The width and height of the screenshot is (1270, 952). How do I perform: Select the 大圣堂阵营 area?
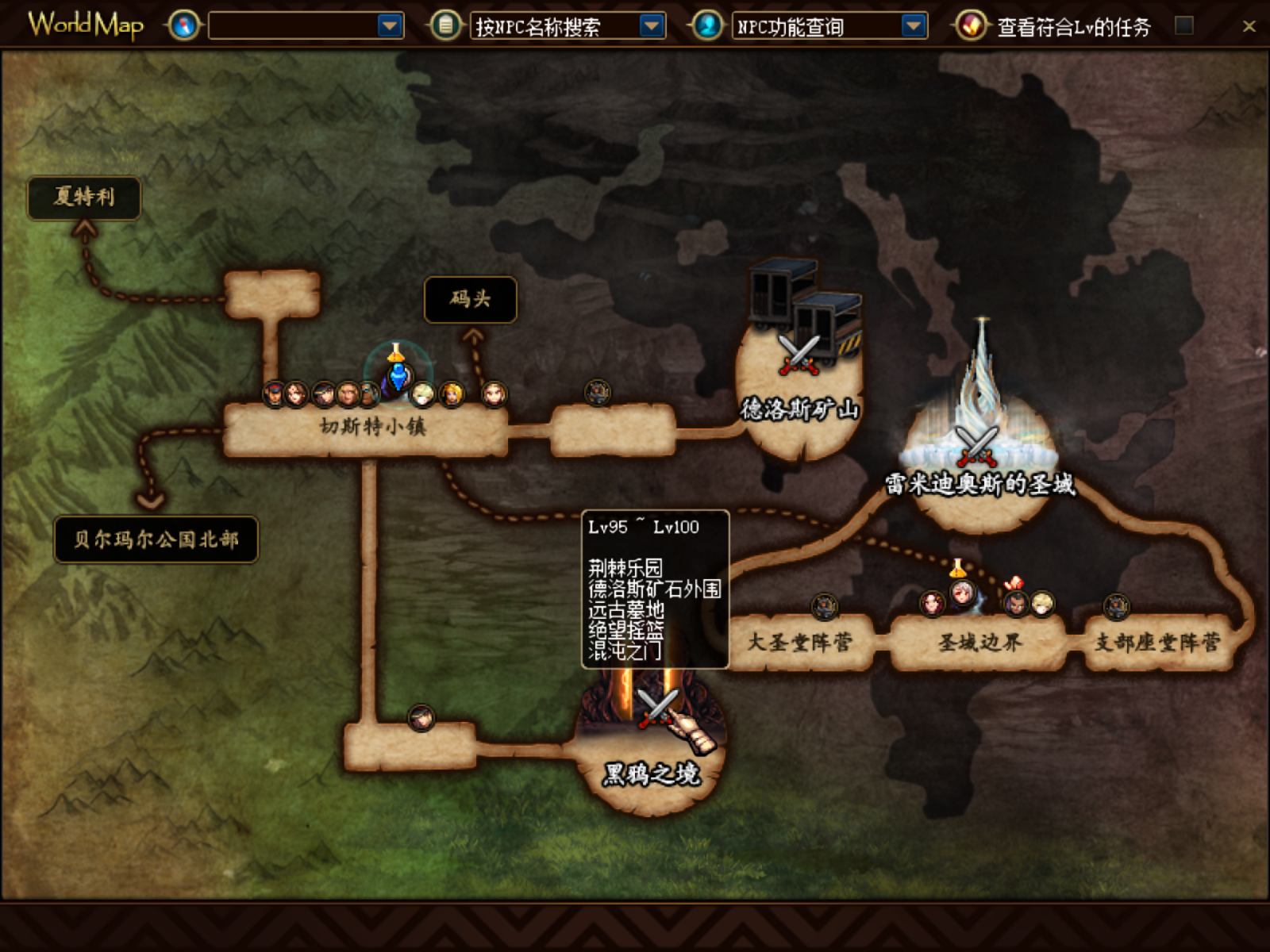800,642
